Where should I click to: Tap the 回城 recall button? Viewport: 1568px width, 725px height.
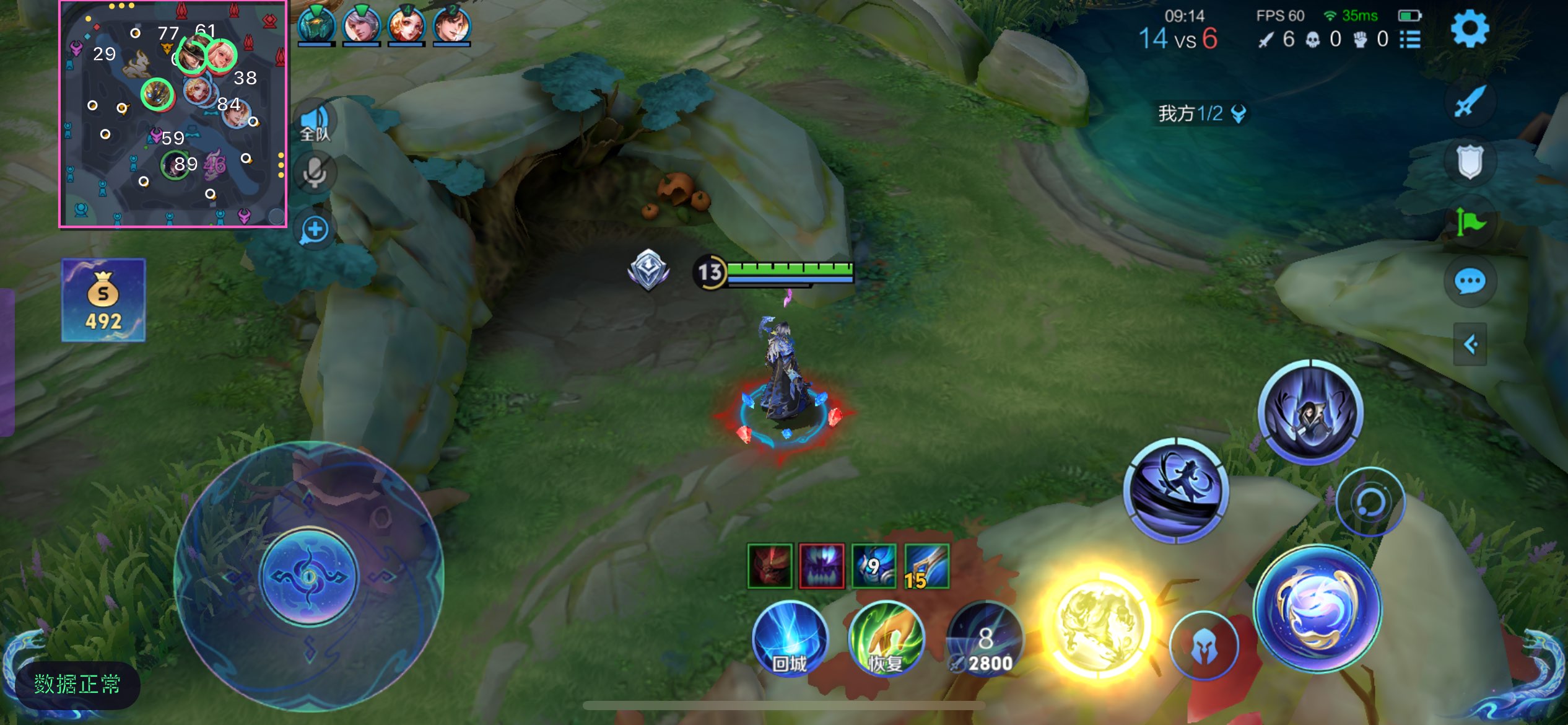[790, 639]
